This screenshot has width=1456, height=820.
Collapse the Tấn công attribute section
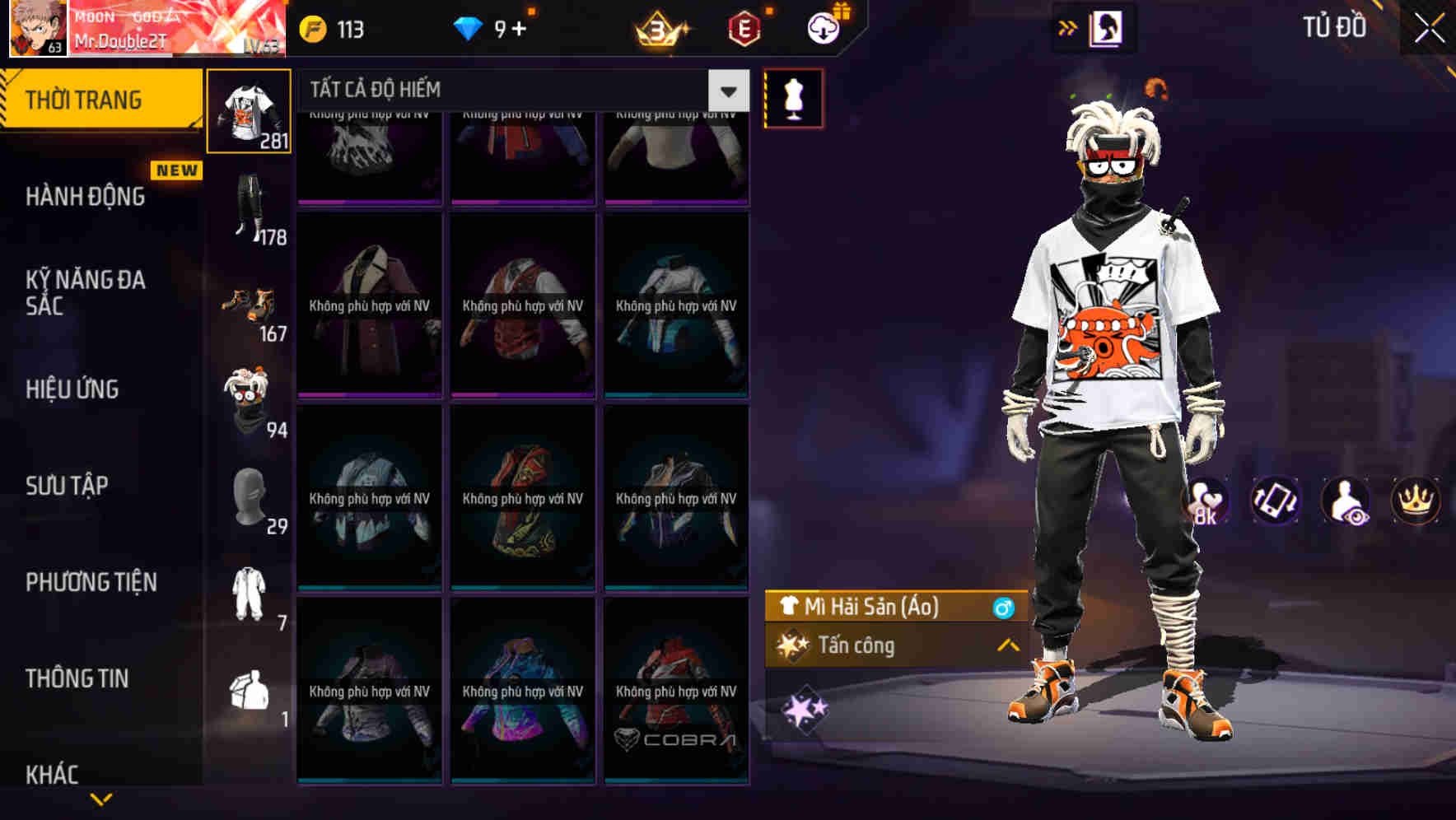tap(1008, 646)
